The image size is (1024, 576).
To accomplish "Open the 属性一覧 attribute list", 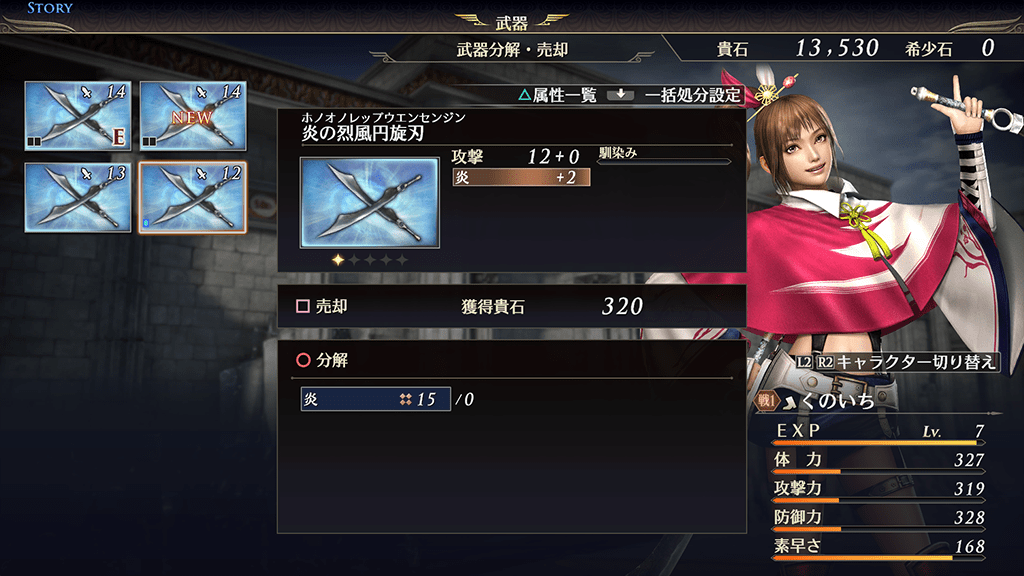I will [x=560, y=95].
